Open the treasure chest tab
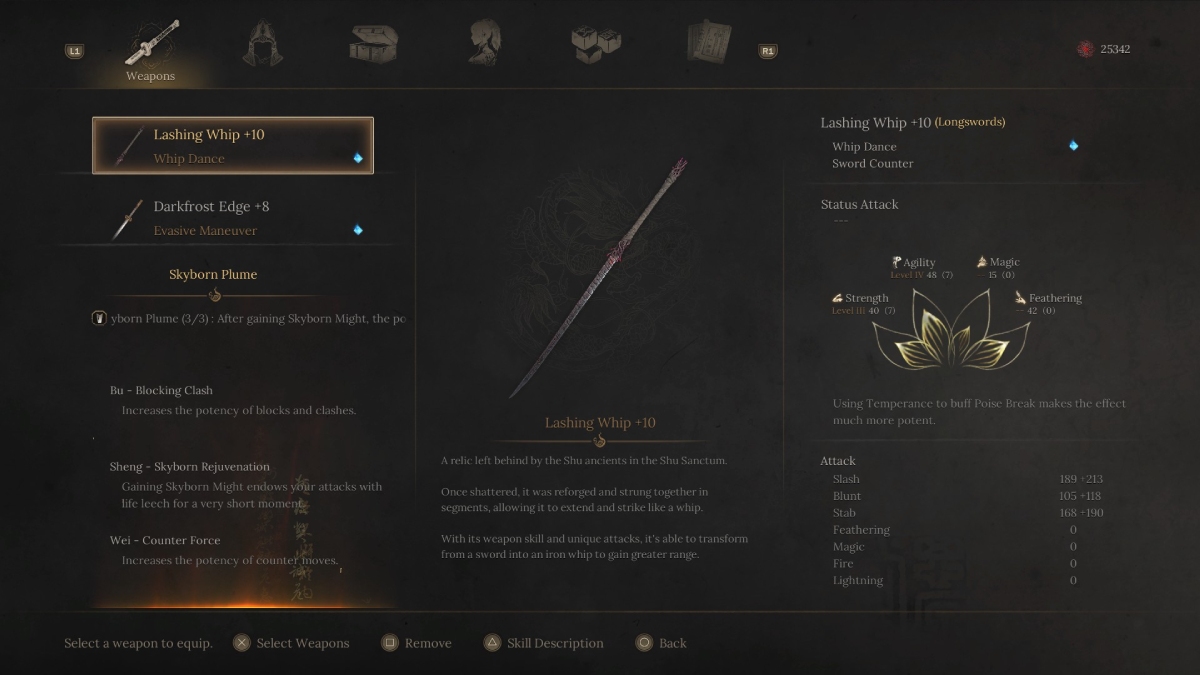 (x=374, y=44)
